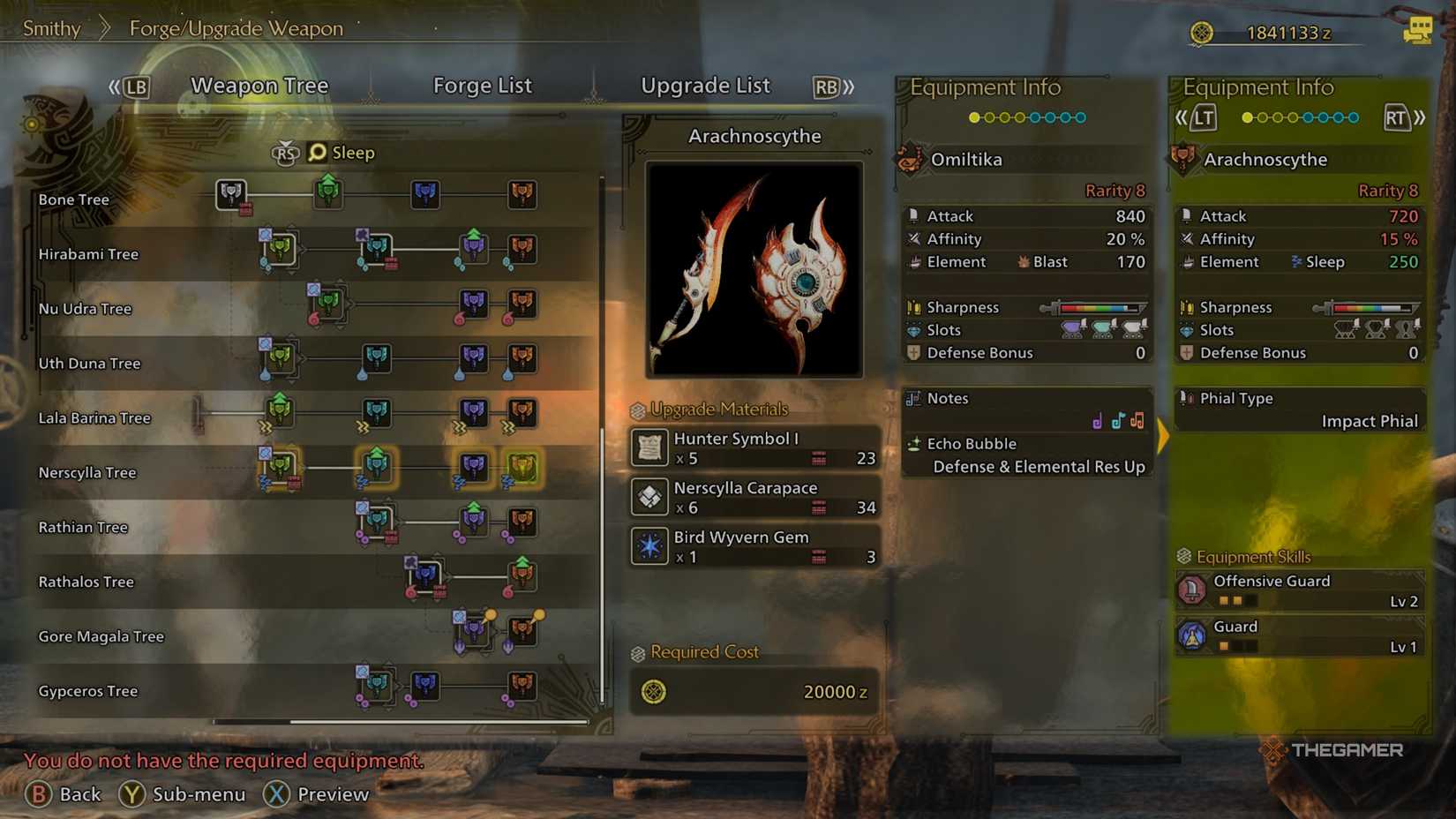Viewport: 1456px width, 819px height.
Task: Select the Nu Udra Tree row
Action: tap(85, 309)
